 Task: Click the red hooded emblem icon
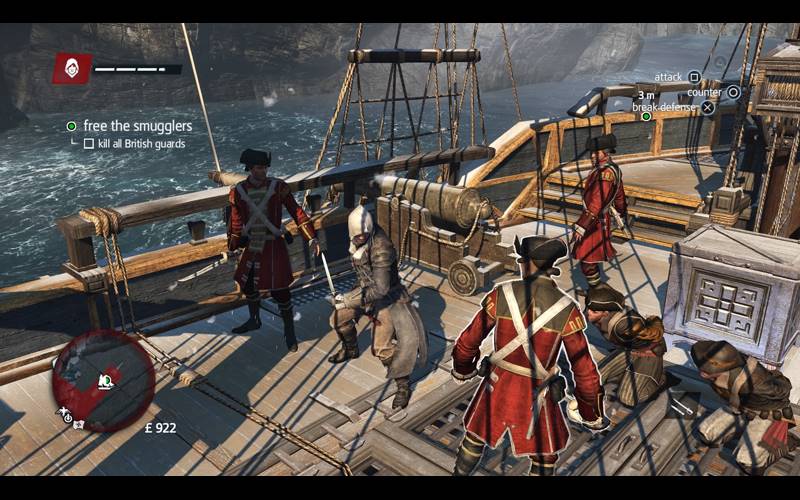coord(72,68)
